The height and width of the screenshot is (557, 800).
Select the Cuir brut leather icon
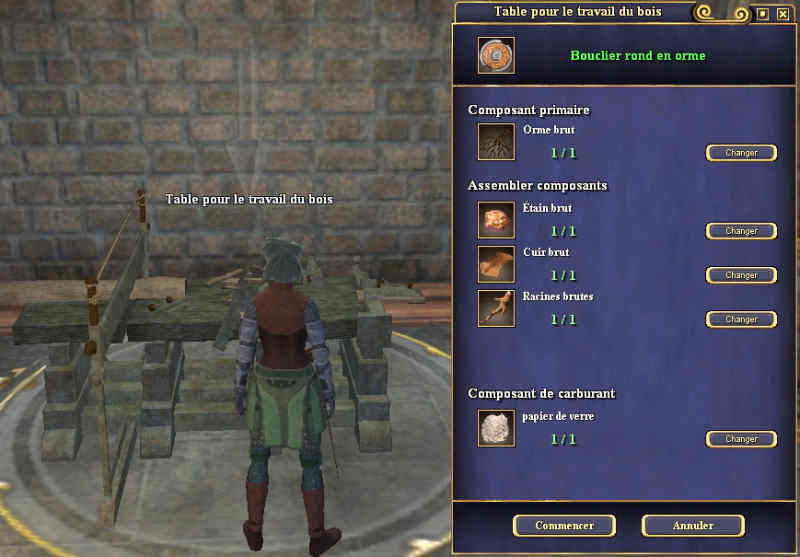pos(496,264)
